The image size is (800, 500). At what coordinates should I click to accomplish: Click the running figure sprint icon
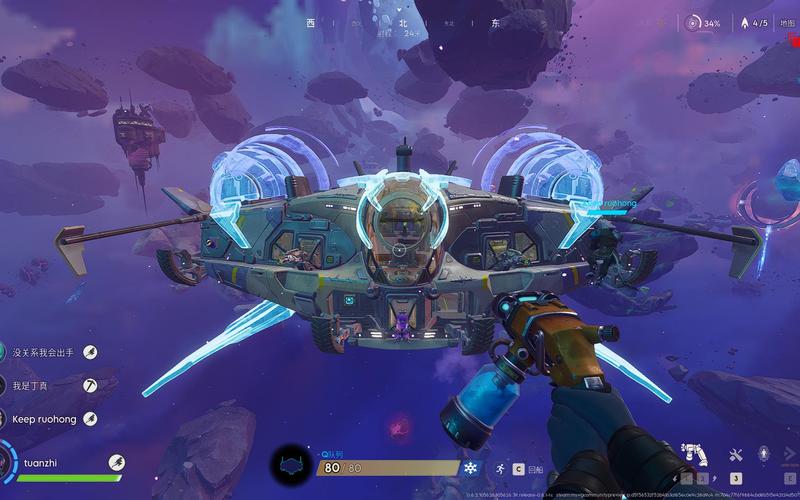pos(498,467)
